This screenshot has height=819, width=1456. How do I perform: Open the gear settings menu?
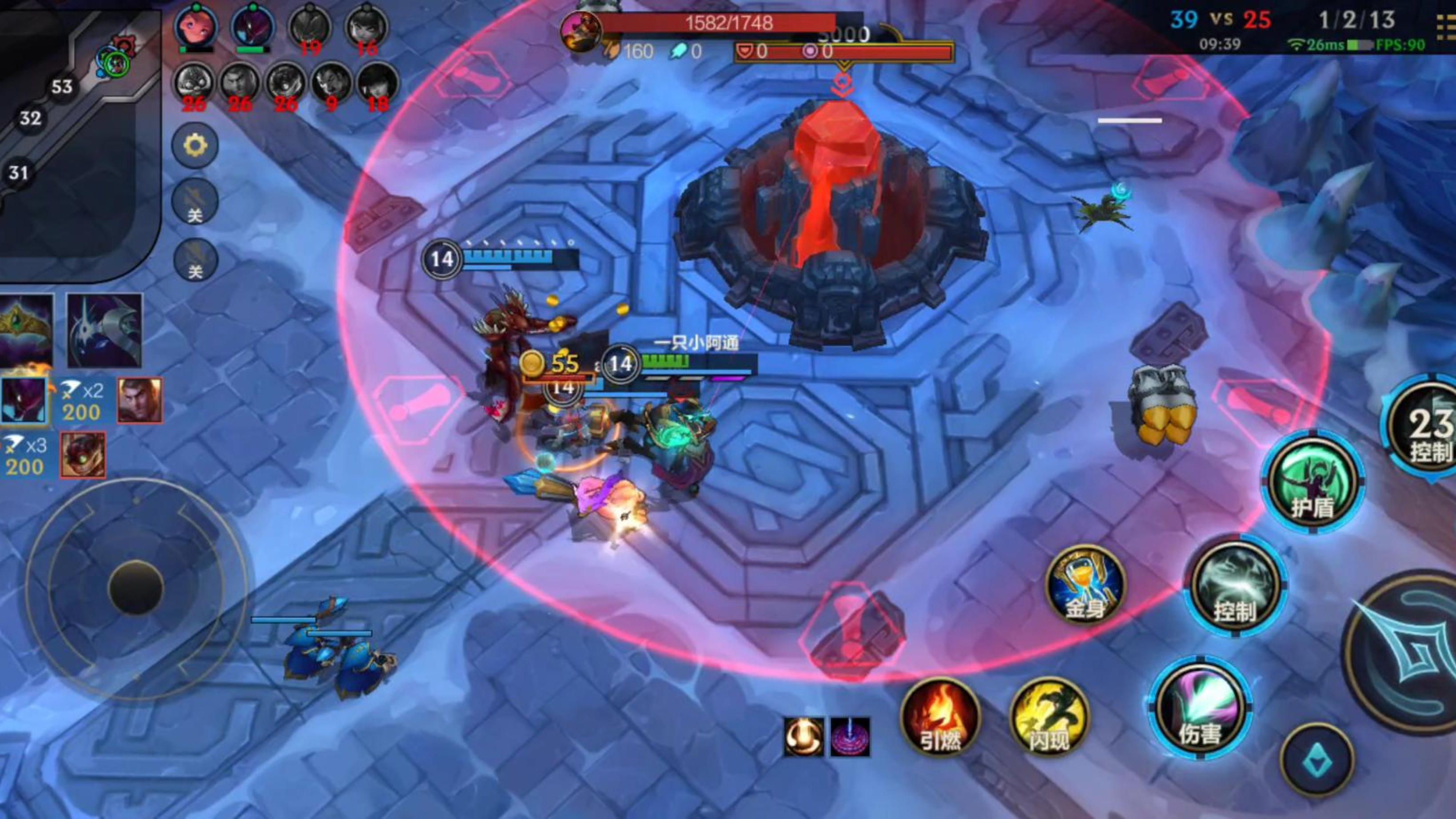coord(195,147)
